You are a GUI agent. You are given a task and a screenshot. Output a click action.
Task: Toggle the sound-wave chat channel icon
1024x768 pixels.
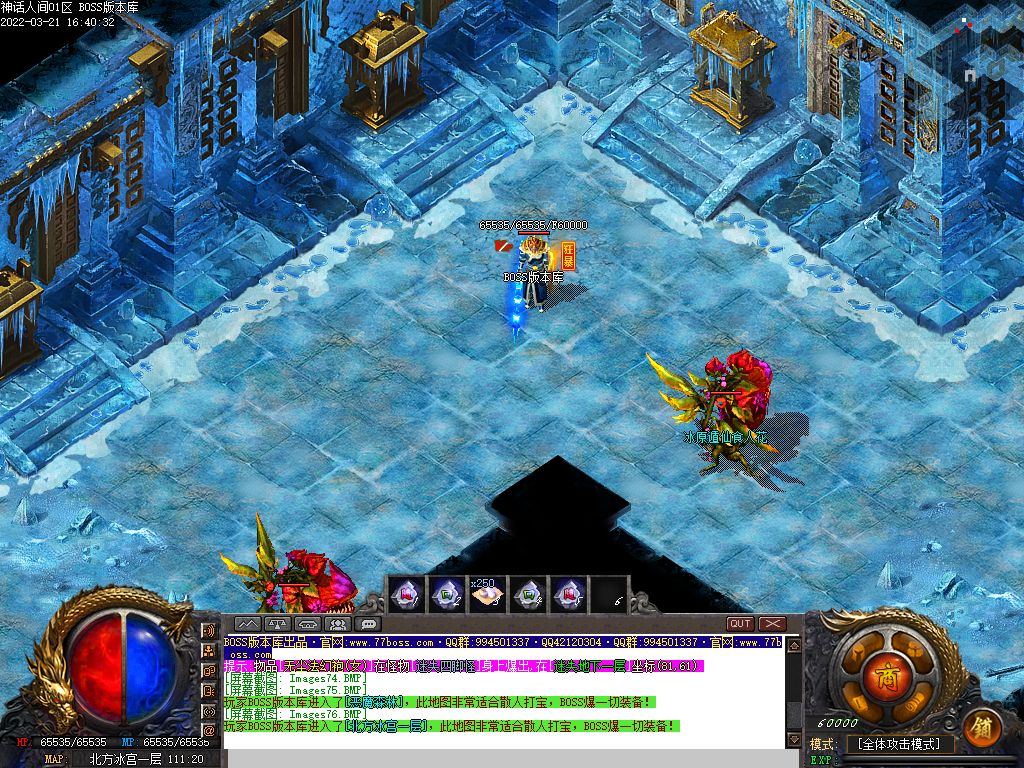pos(209,631)
